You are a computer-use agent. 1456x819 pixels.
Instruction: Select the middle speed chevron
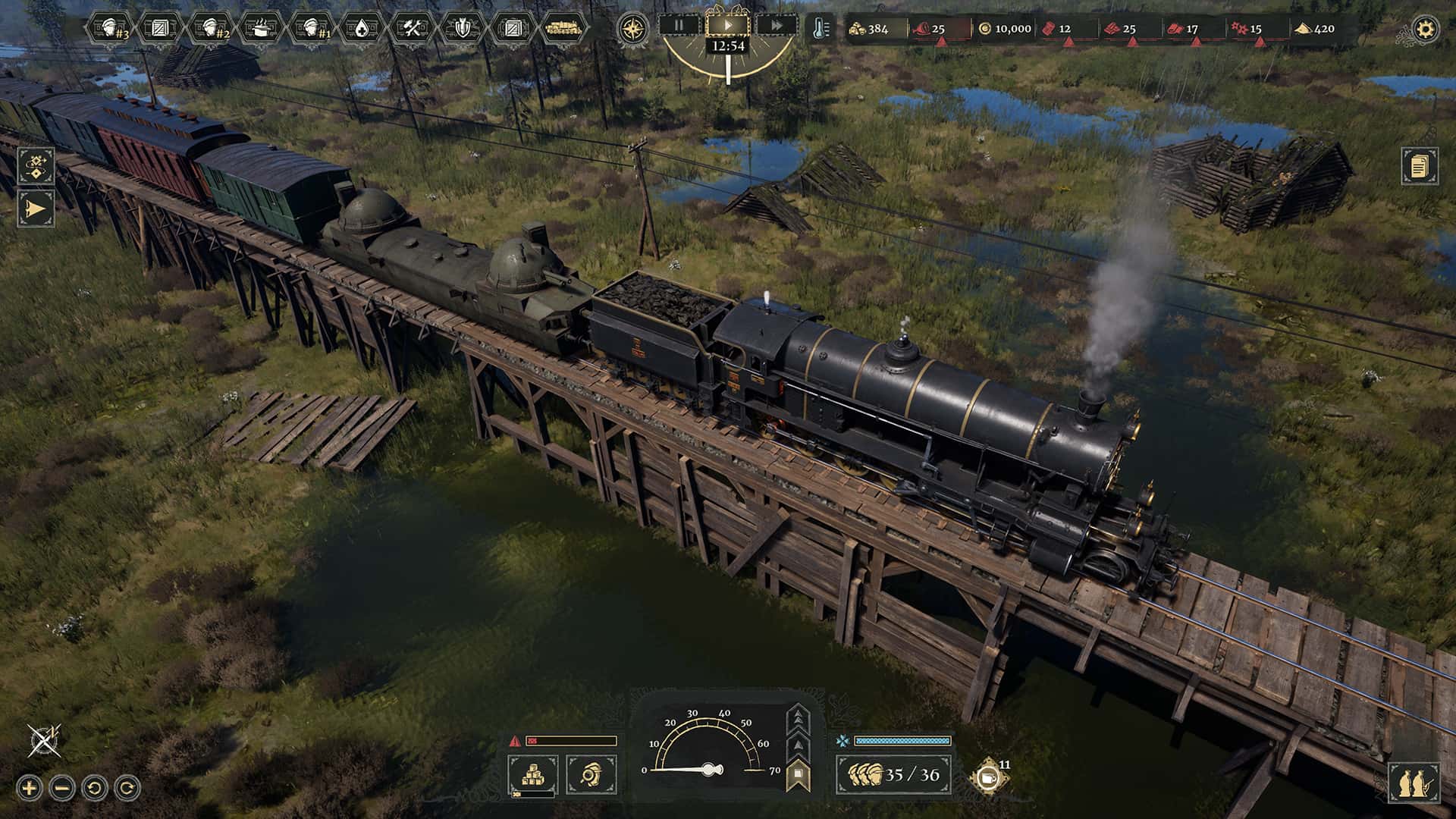799,745
